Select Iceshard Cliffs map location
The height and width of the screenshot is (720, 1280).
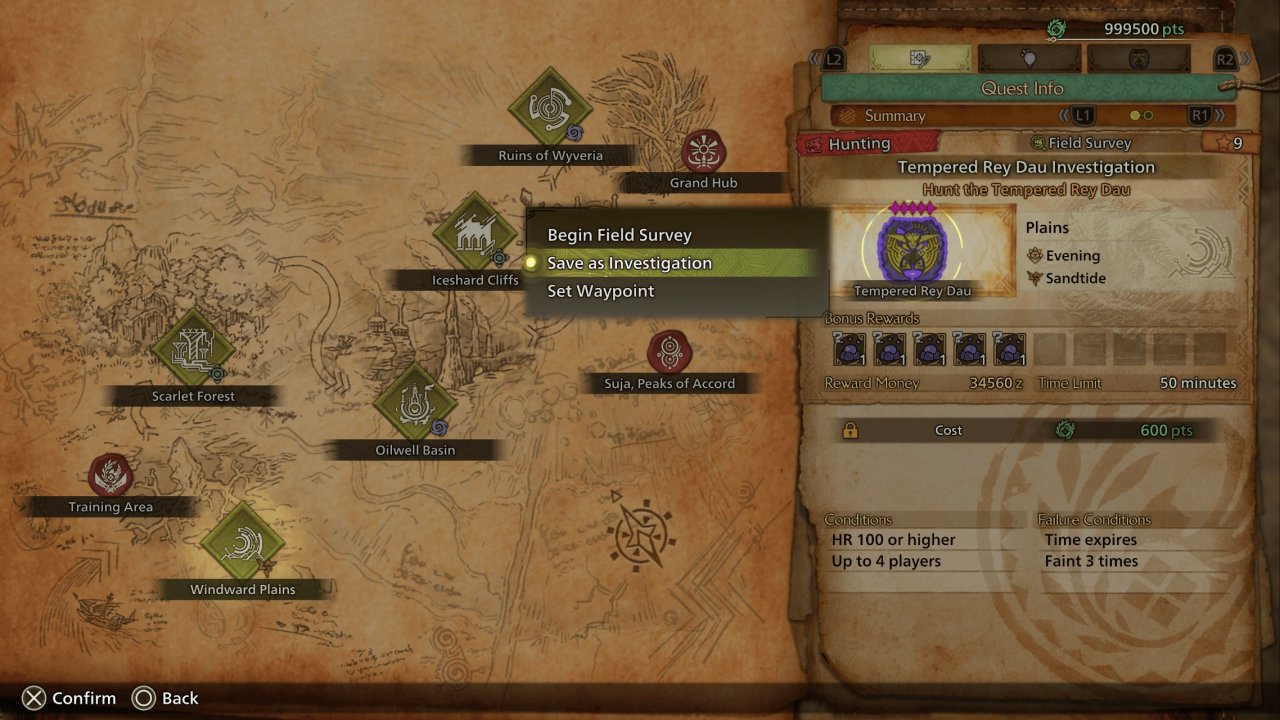(475, 233)
